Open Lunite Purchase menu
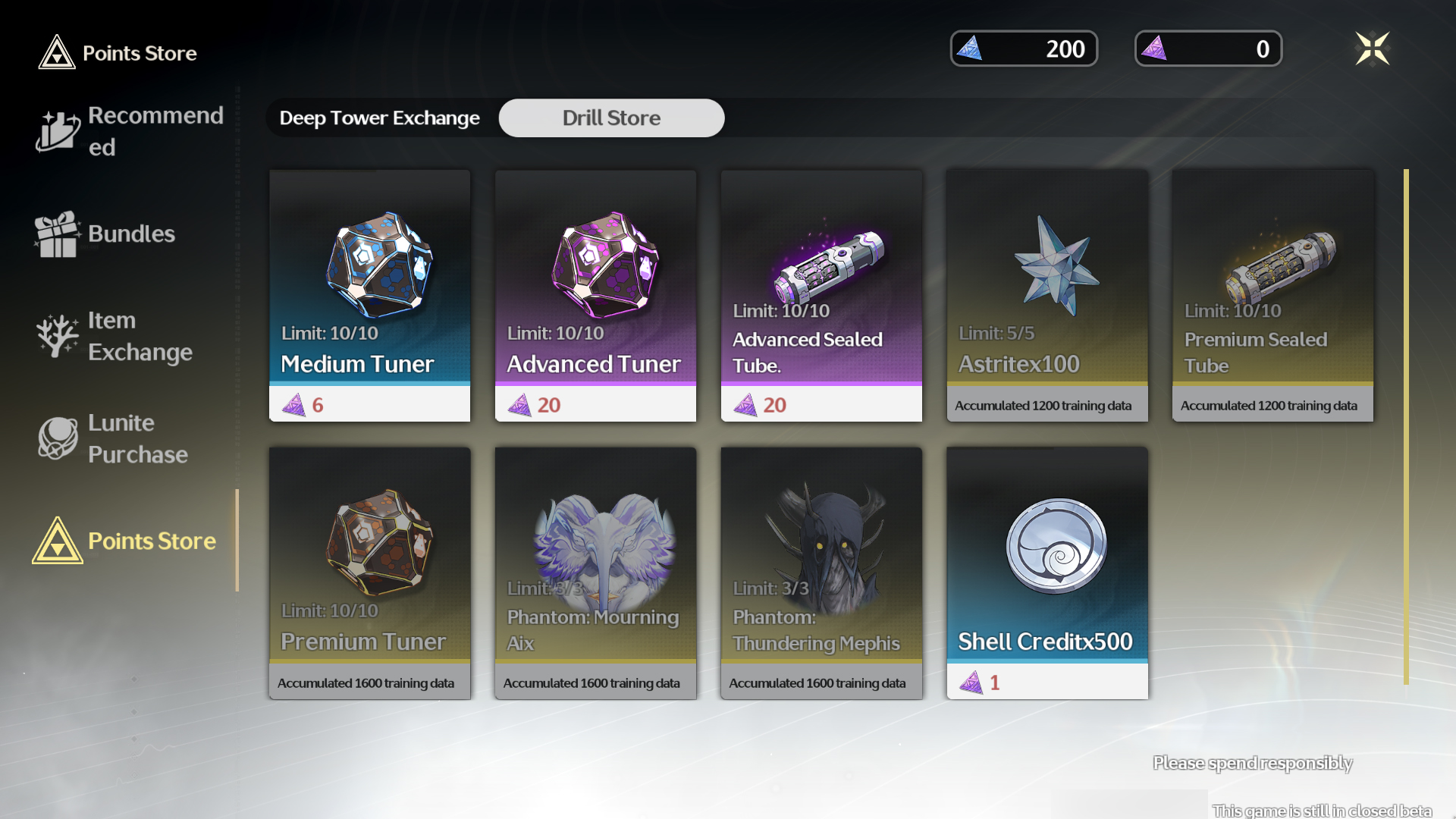 point(114,438)
